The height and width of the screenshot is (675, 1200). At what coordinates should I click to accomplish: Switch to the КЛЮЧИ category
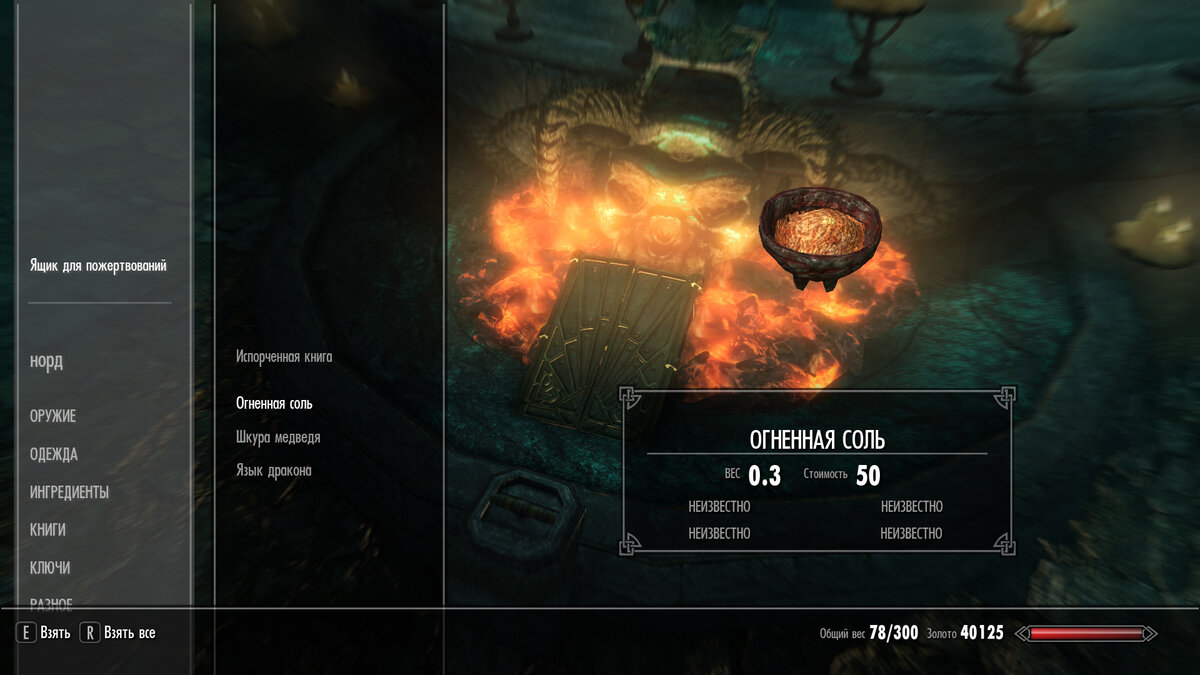[50, 568]
